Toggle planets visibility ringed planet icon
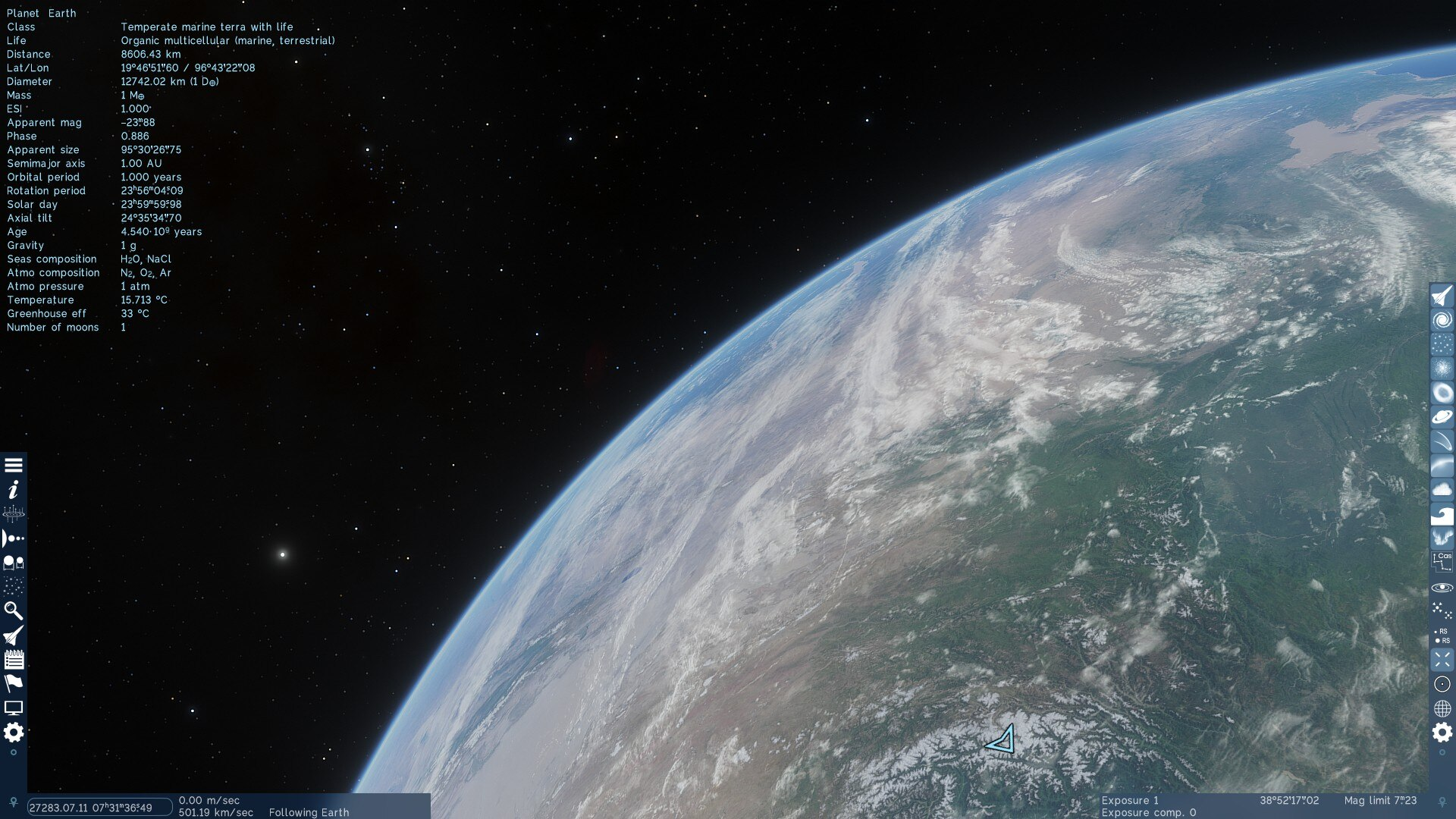1456x819 pixels. pos(1442,417)
